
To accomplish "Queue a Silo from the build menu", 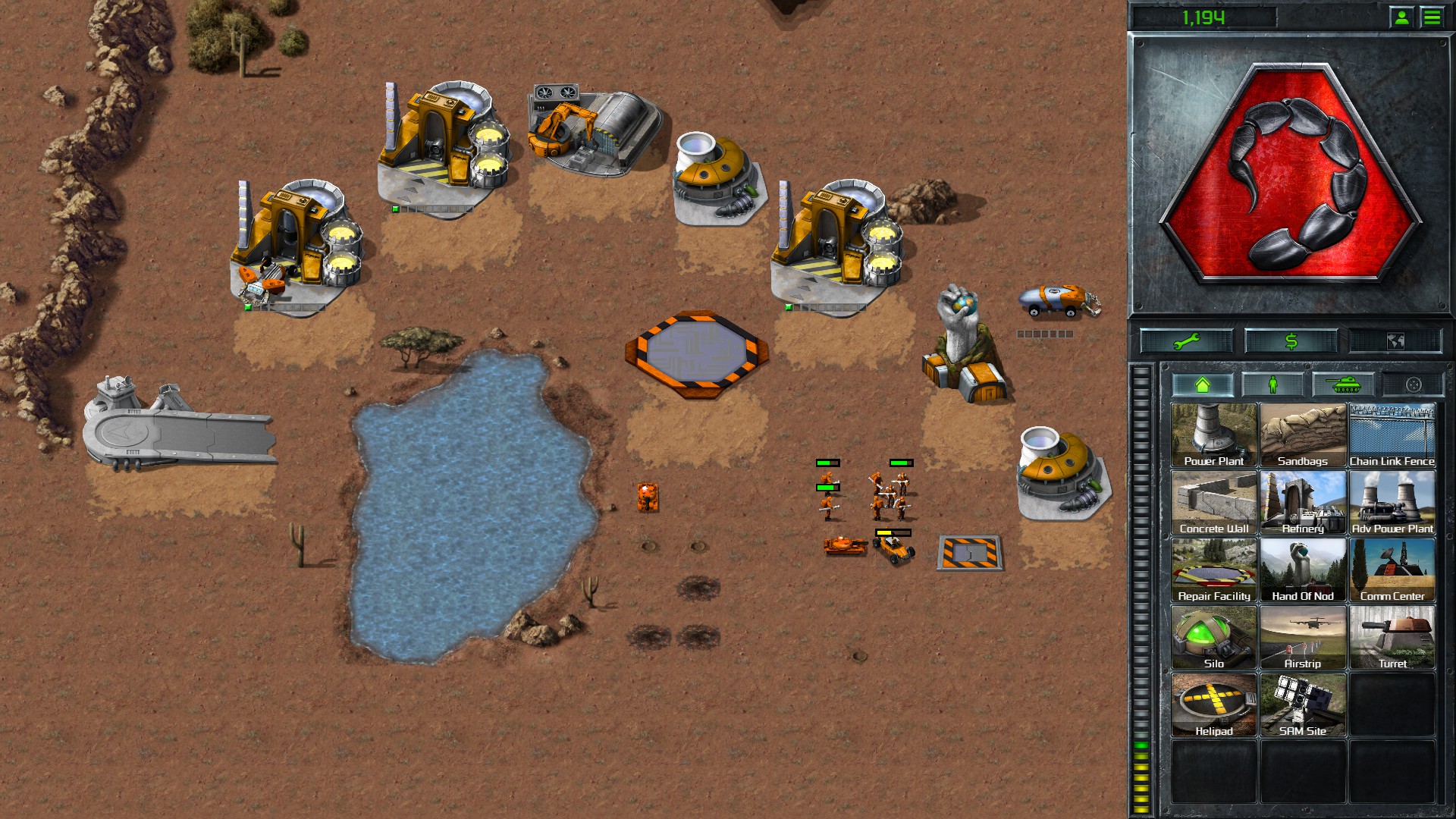I will 1213,635.
